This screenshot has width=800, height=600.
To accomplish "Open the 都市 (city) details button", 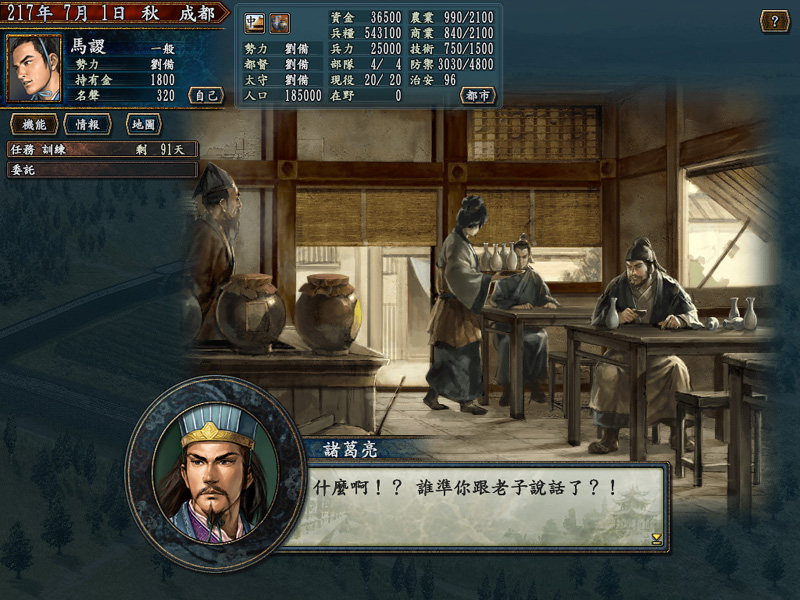I will (x=478, y=95).
